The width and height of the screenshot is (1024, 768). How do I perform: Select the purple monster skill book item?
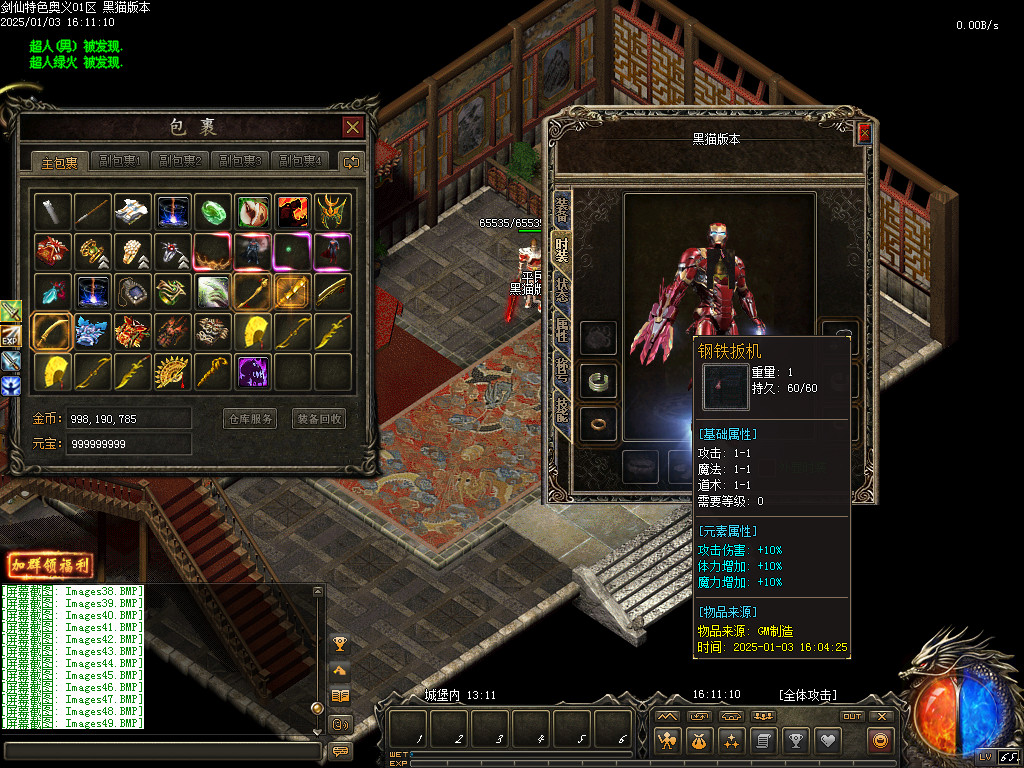pos(254,372)
